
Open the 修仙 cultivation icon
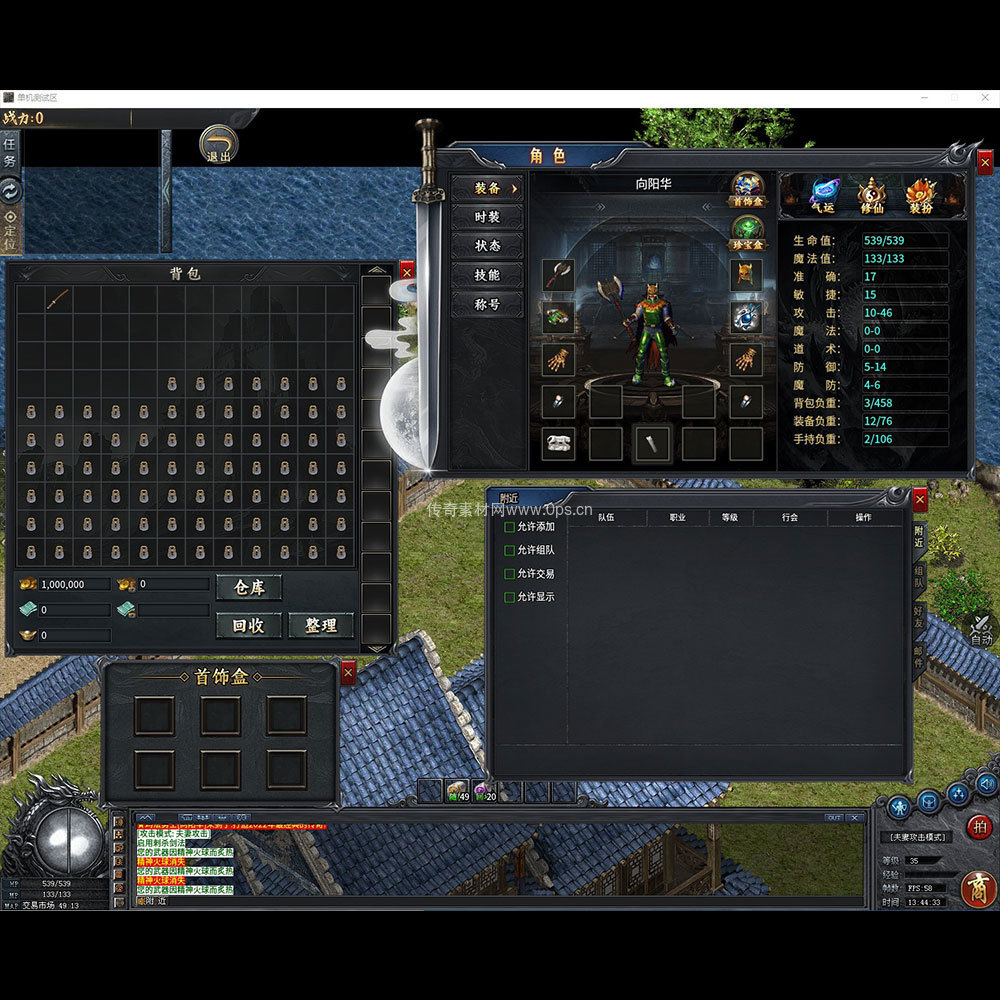[x=871, y=194]
